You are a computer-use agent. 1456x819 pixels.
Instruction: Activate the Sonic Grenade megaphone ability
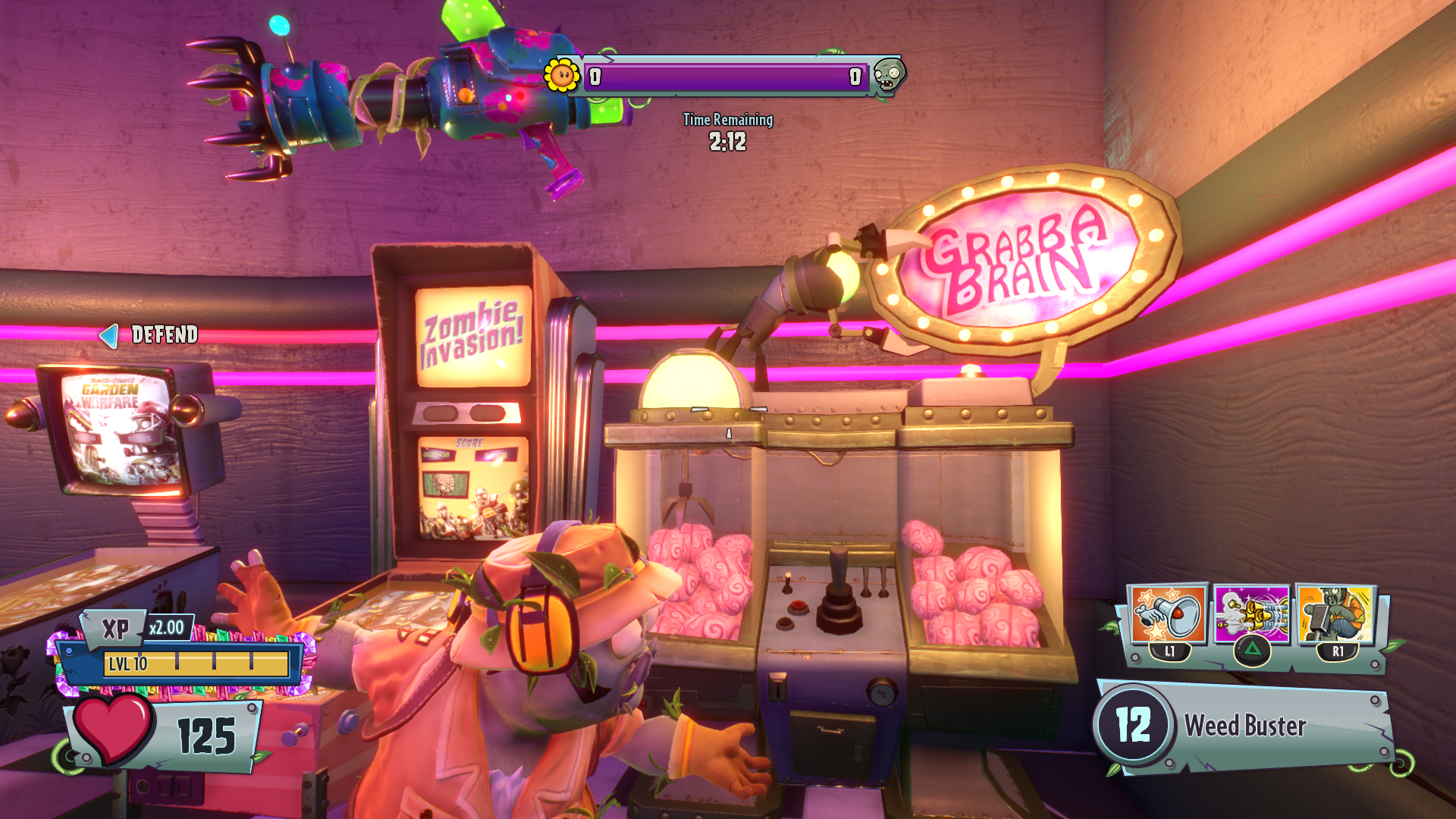(x=1167, y=614)
